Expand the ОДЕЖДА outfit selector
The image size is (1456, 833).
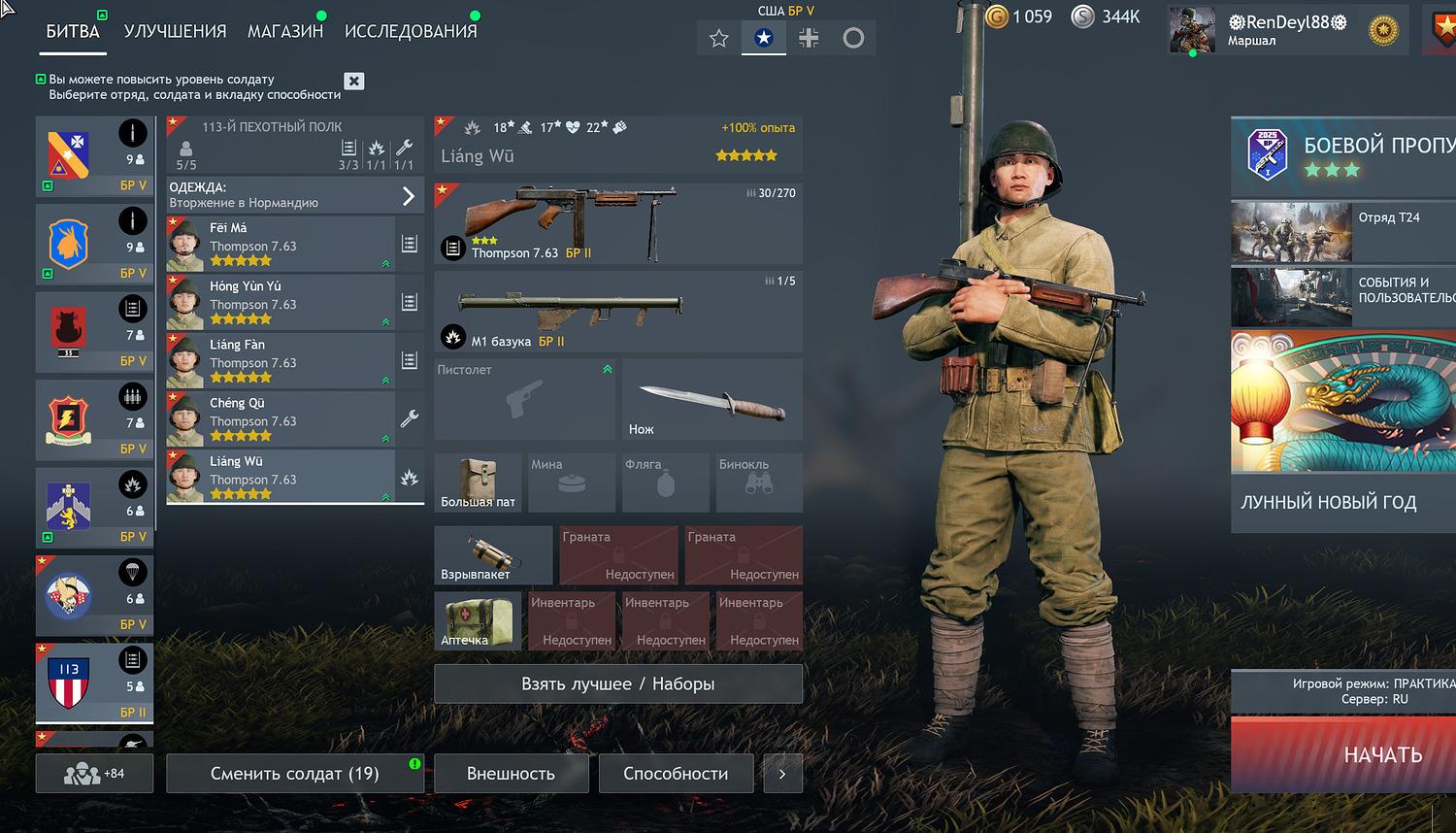pyautogui.click(x=294, y=195)
